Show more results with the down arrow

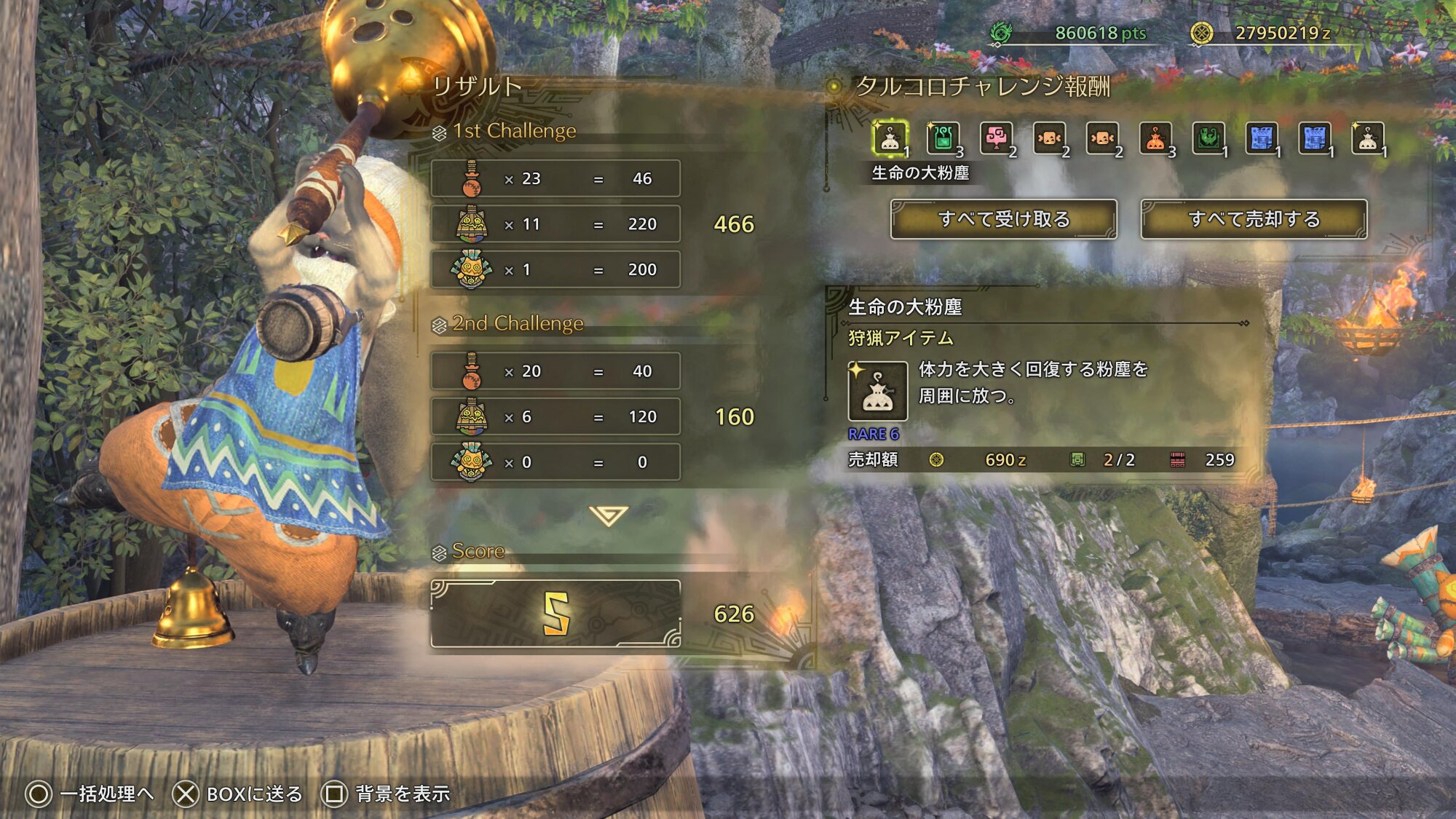point(609,515)
